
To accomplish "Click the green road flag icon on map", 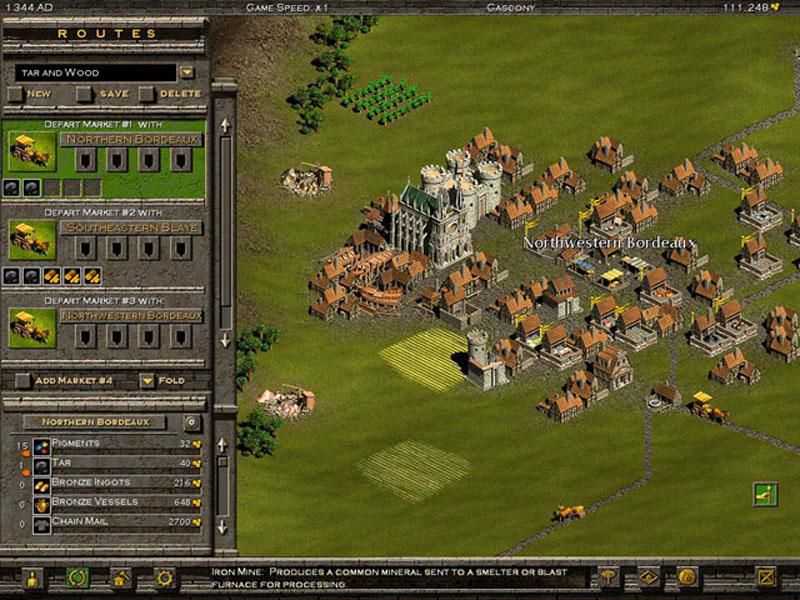I will click(x=765, y=492).
